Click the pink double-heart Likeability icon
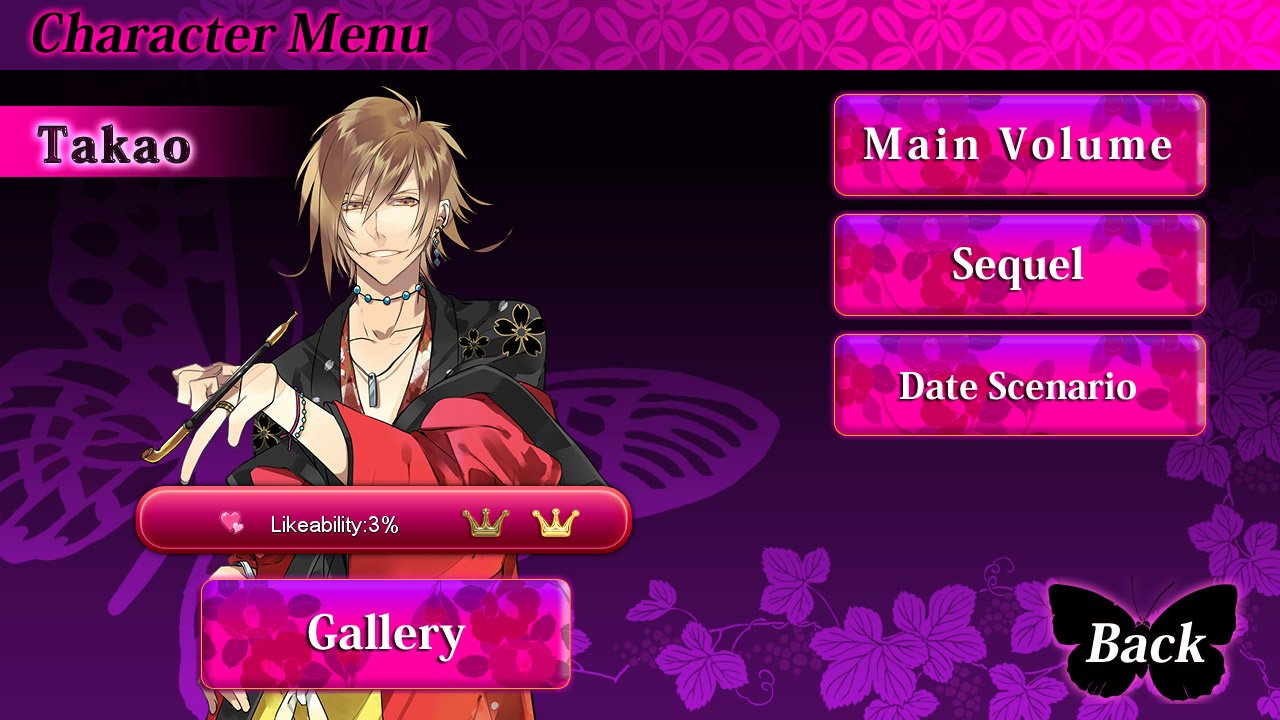 (232, 521)
